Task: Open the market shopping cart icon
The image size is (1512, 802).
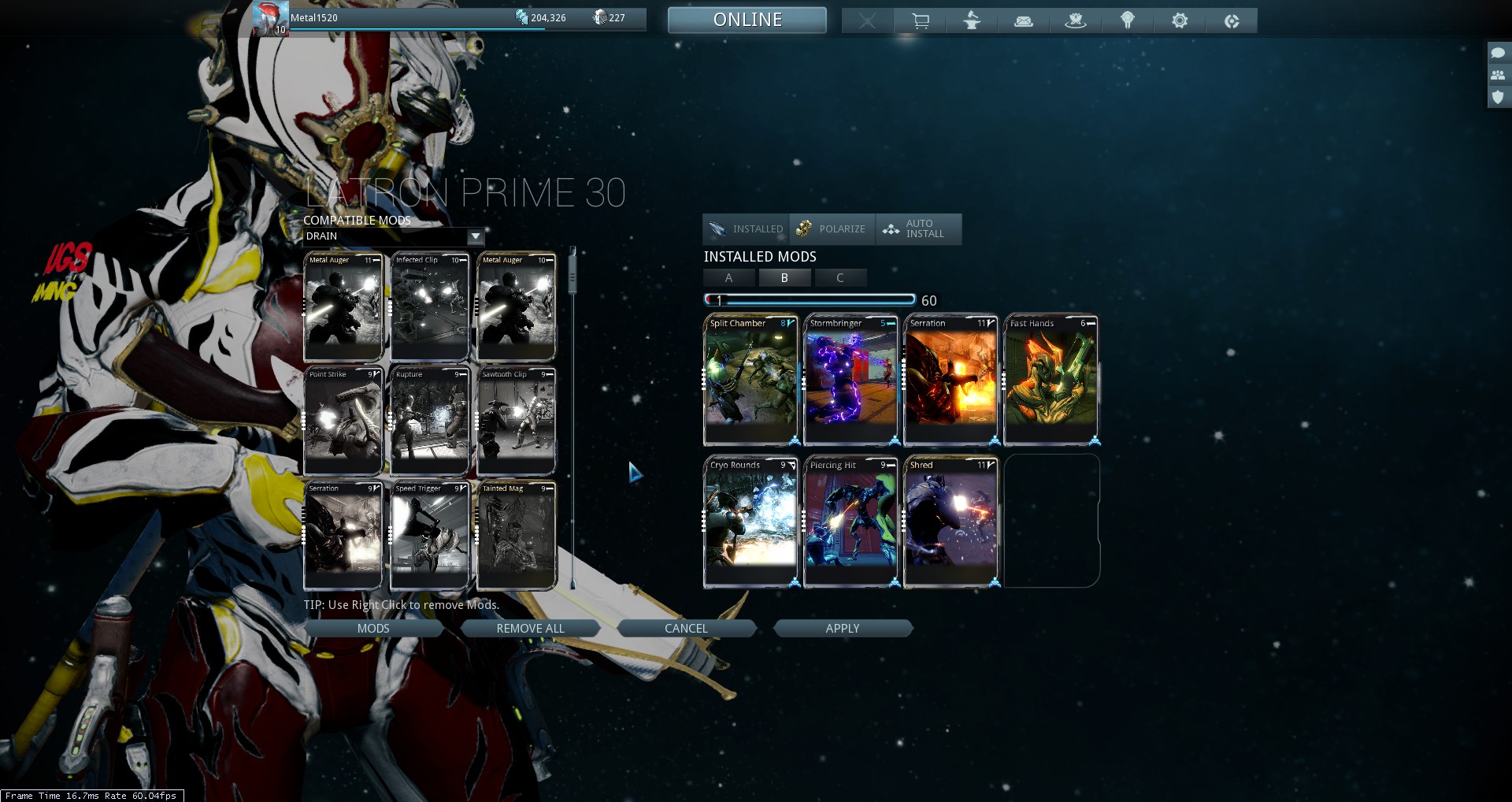Action: click(920, 20)
